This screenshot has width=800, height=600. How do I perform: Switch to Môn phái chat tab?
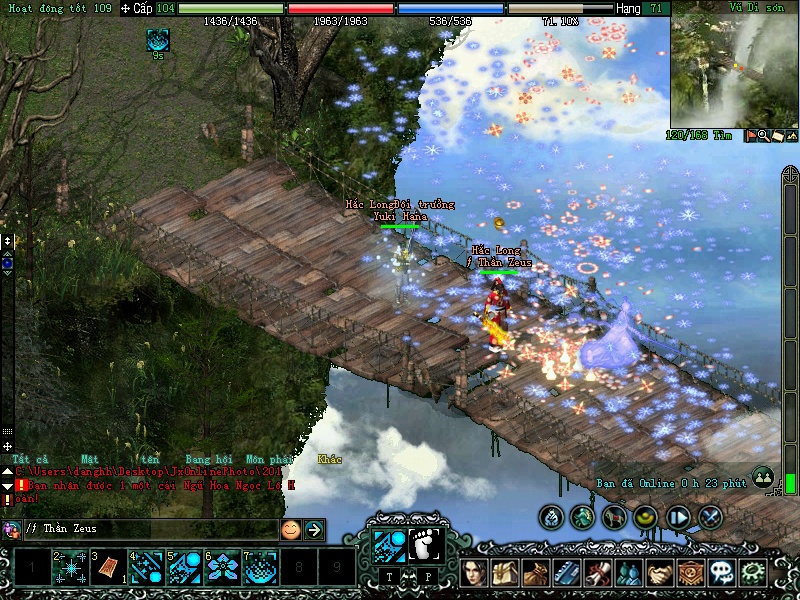click(x=269, y=459)
